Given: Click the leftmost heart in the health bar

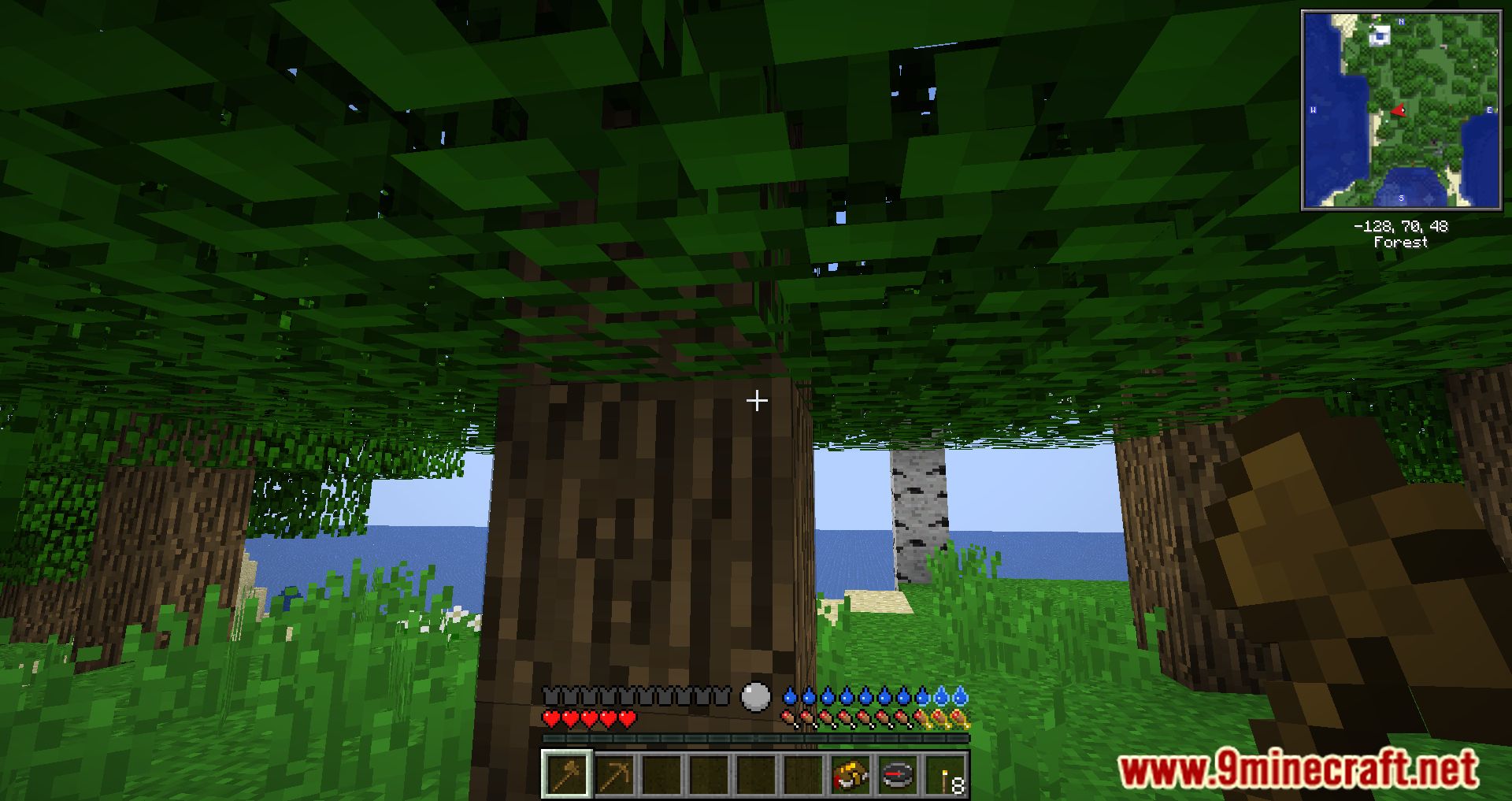Looking at the screenshot, I should [x=550, y=719].
